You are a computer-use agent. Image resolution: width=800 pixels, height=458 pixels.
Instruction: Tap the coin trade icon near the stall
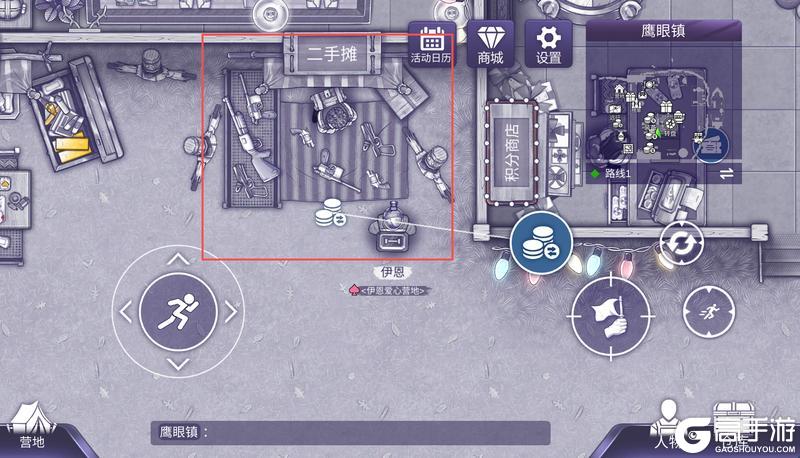tap(330, 214)
